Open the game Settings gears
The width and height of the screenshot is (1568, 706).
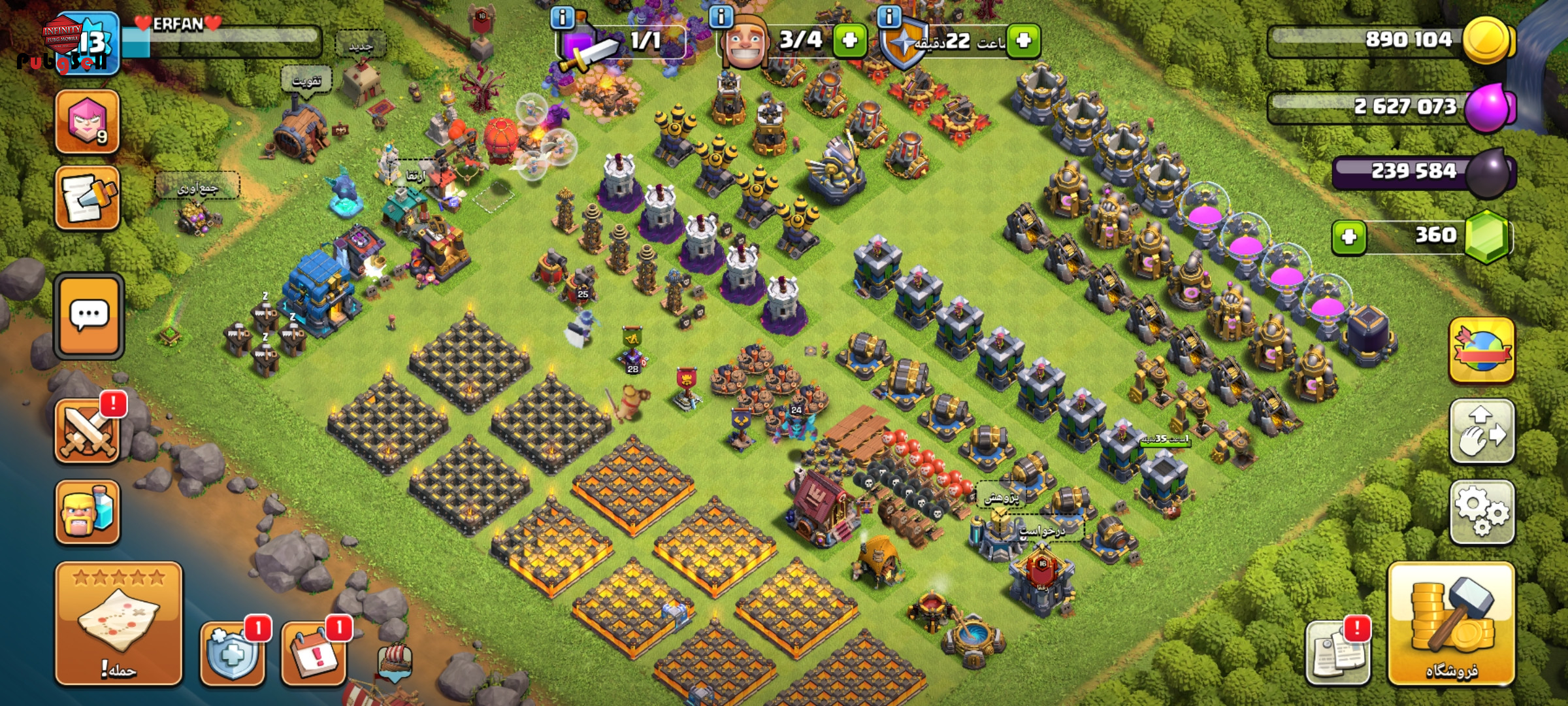coord(1482,512)
